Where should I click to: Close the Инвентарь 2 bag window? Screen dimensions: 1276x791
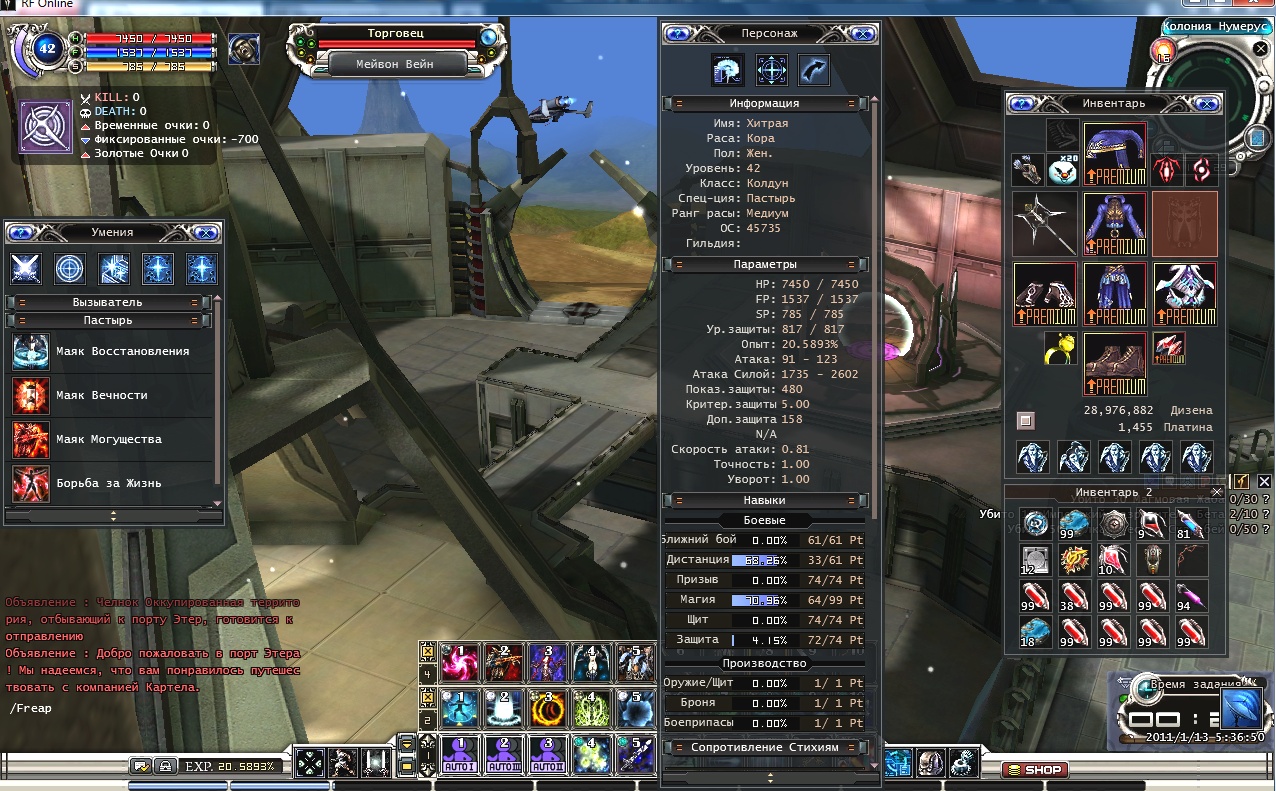pos(1216,492)
